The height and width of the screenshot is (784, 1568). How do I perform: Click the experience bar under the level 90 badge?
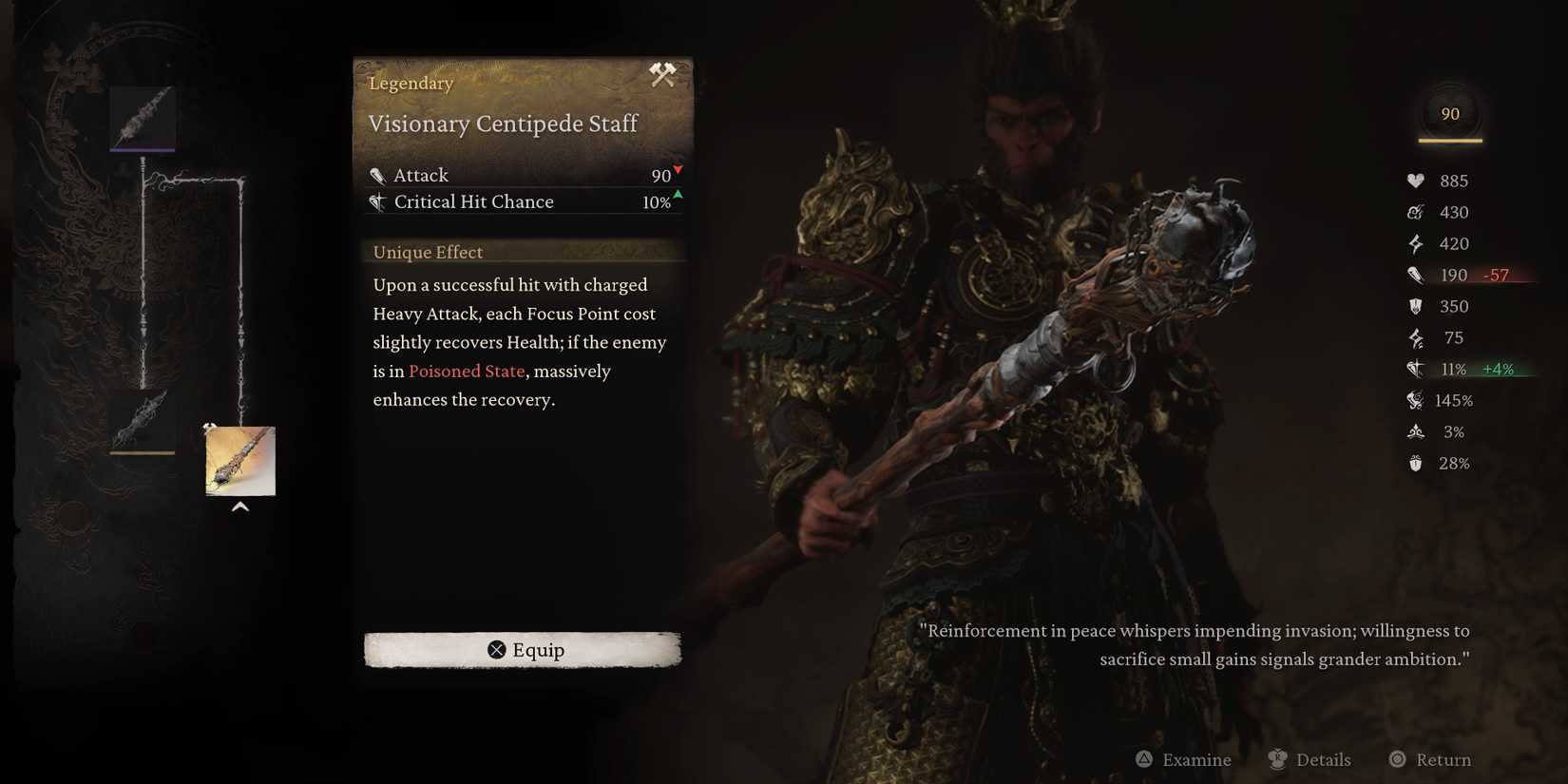pyautogui.click(x=1449, y=143)
